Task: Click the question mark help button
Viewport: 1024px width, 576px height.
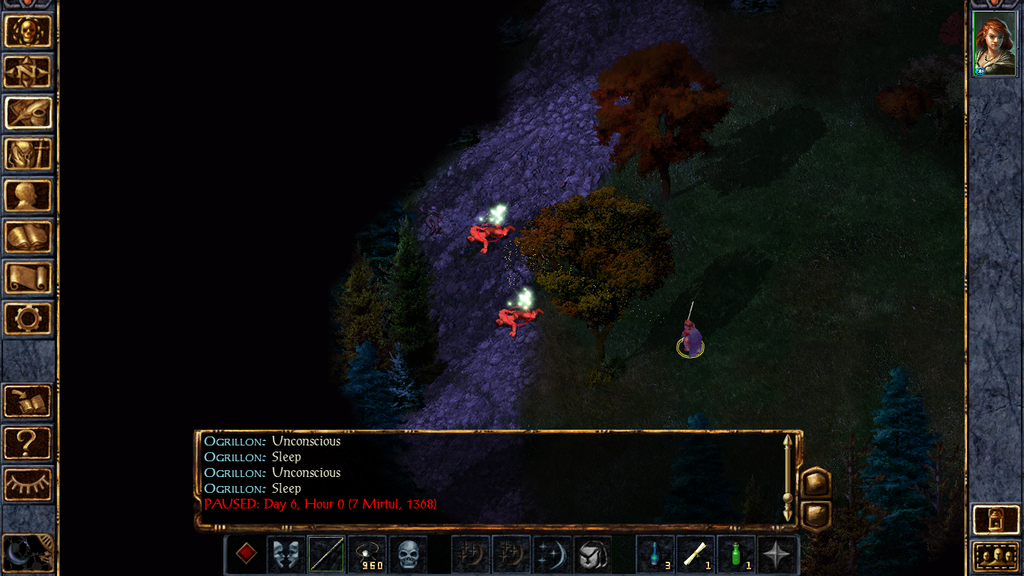Action: point(28,442)
